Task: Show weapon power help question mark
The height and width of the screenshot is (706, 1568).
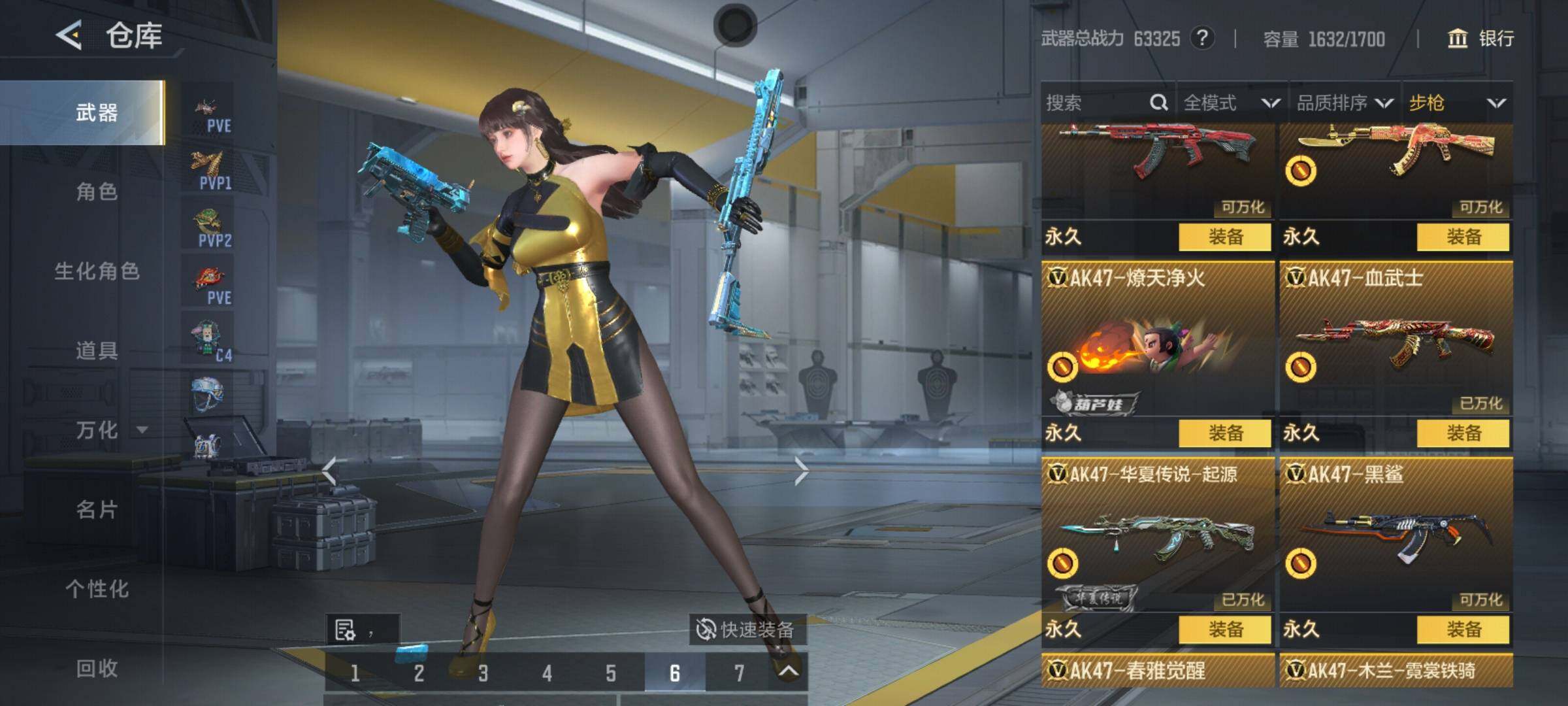Action: tap(1202, 39)
